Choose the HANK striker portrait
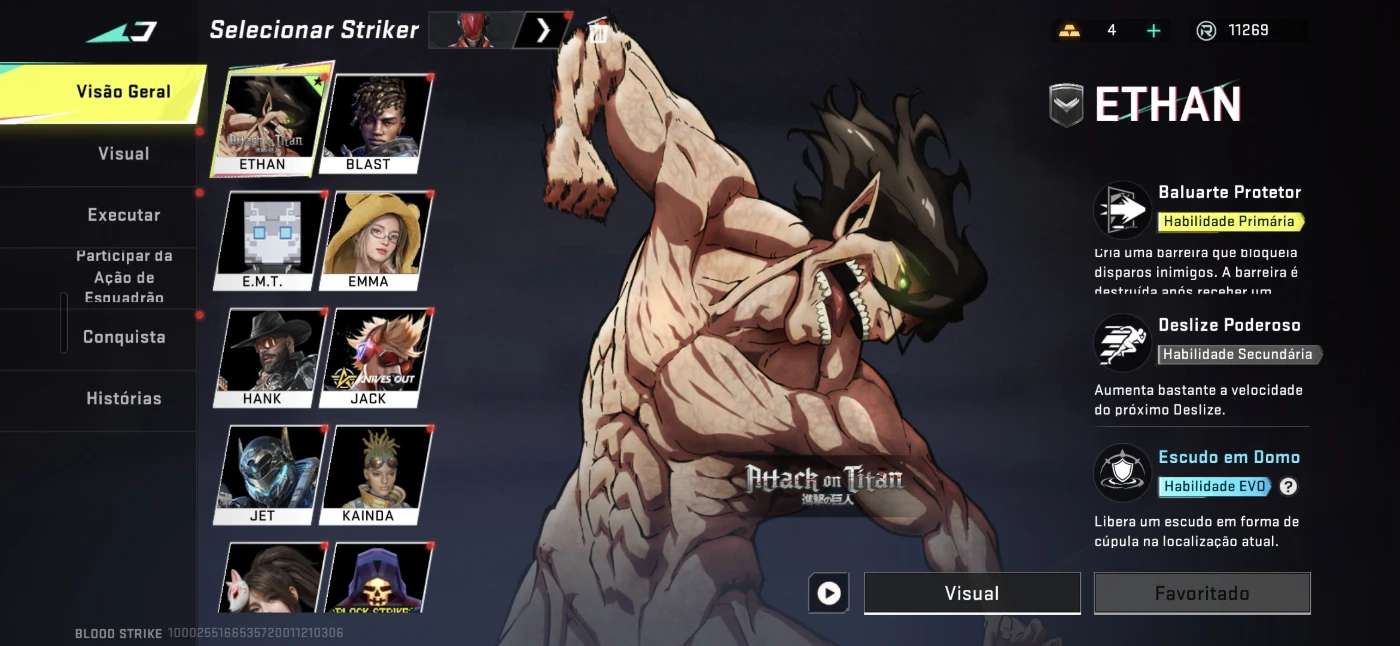Image resolution: width=1400 pixels, height=646 pixels. [265, 357]
